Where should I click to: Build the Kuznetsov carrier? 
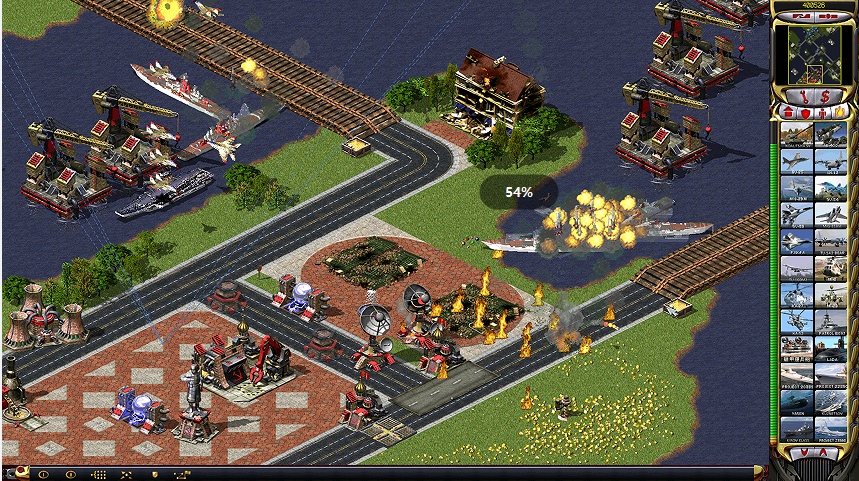(832, 400)
